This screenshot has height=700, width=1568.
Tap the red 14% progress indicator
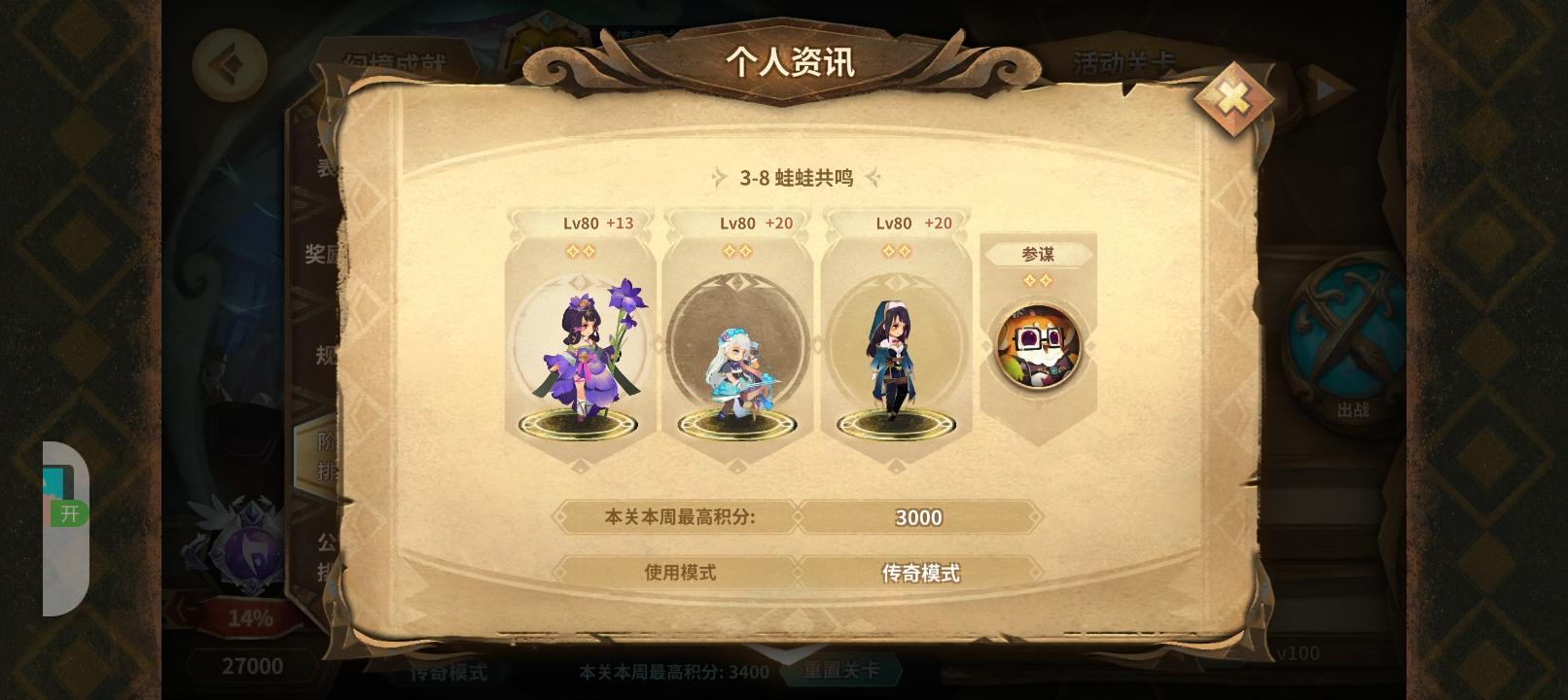(251, 616)
